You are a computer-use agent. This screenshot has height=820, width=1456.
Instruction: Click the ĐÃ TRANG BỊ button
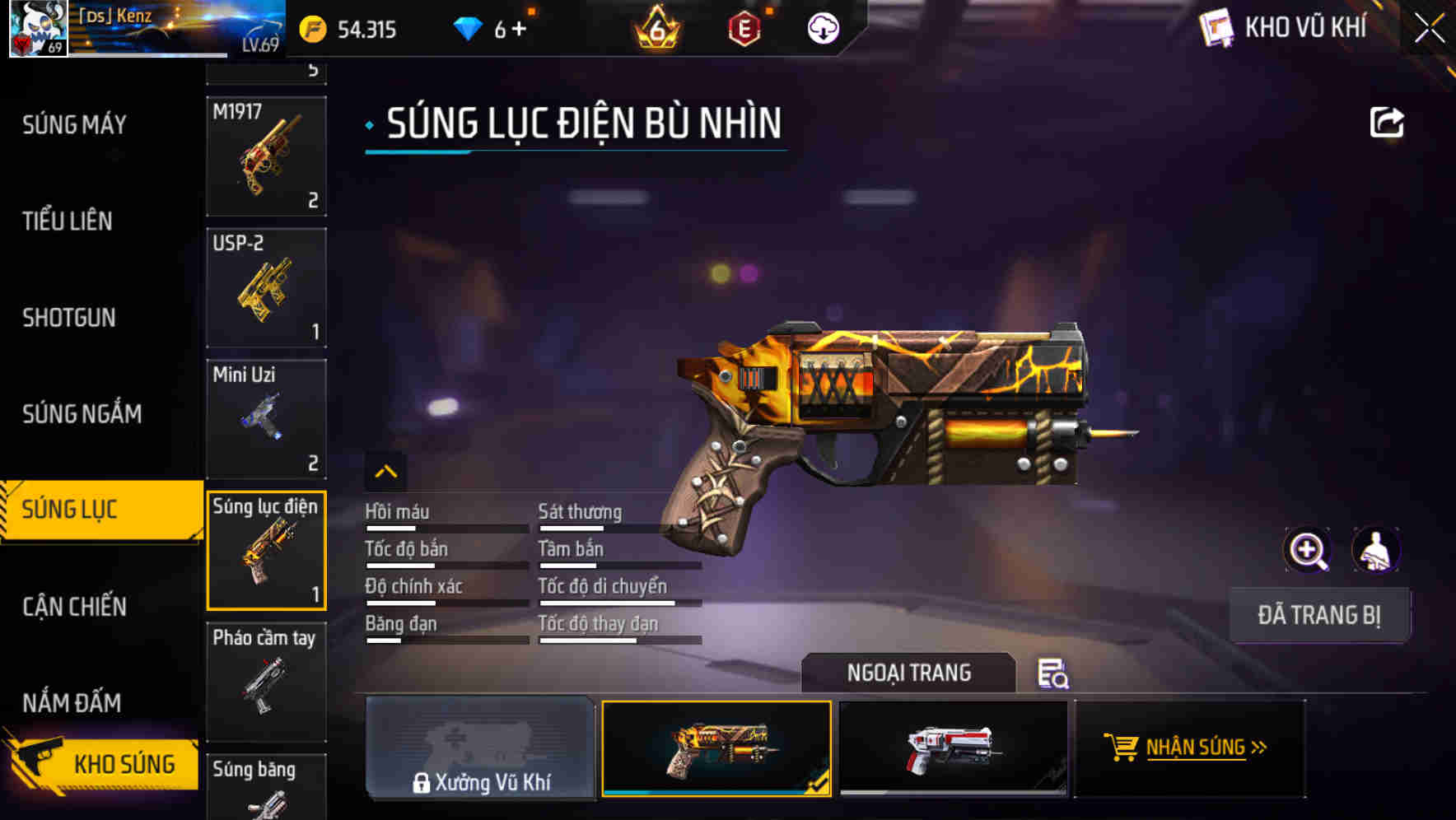1319,614
